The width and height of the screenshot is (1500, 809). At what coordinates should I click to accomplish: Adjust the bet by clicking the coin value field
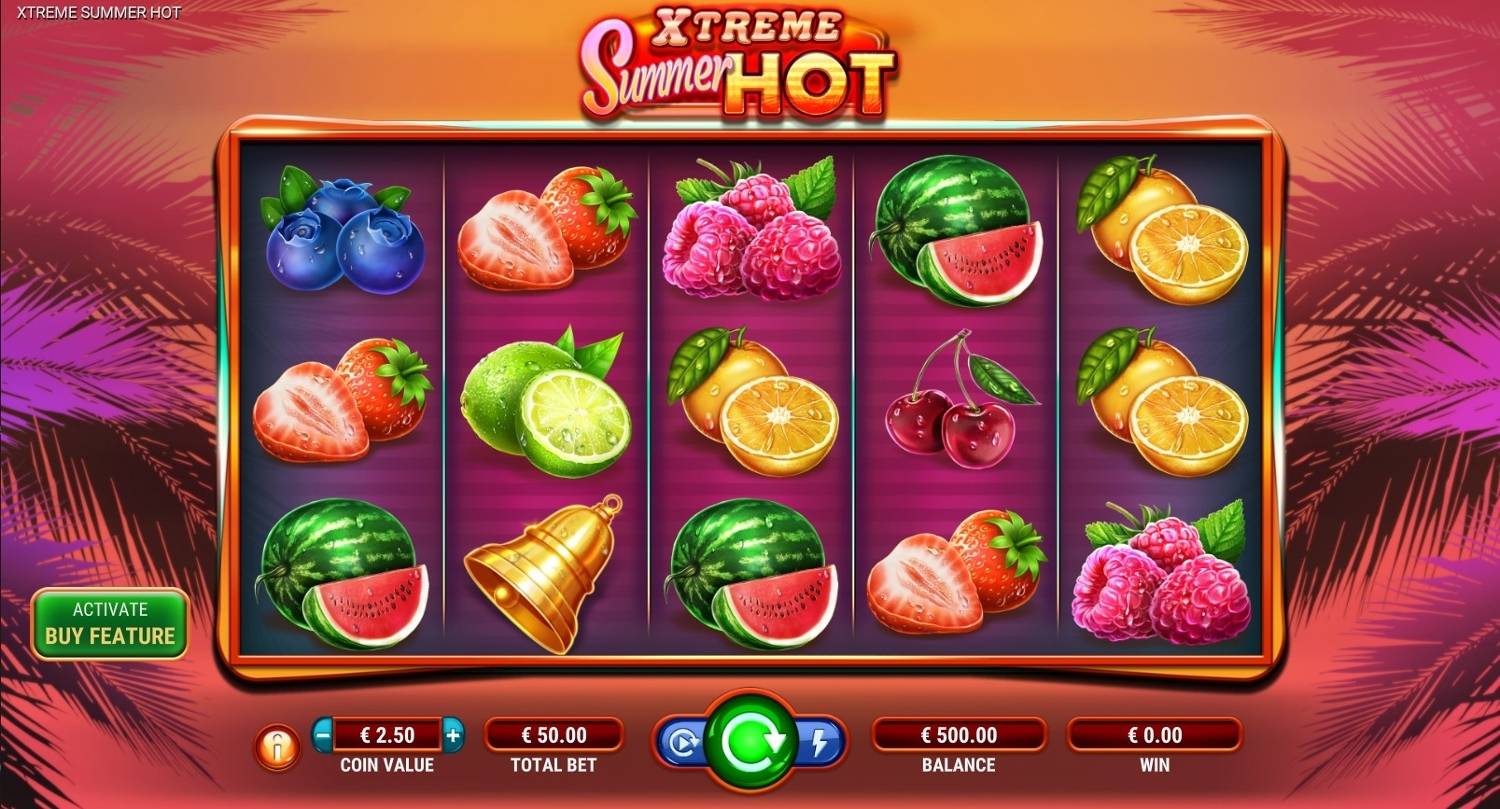(x=389, y=734)
